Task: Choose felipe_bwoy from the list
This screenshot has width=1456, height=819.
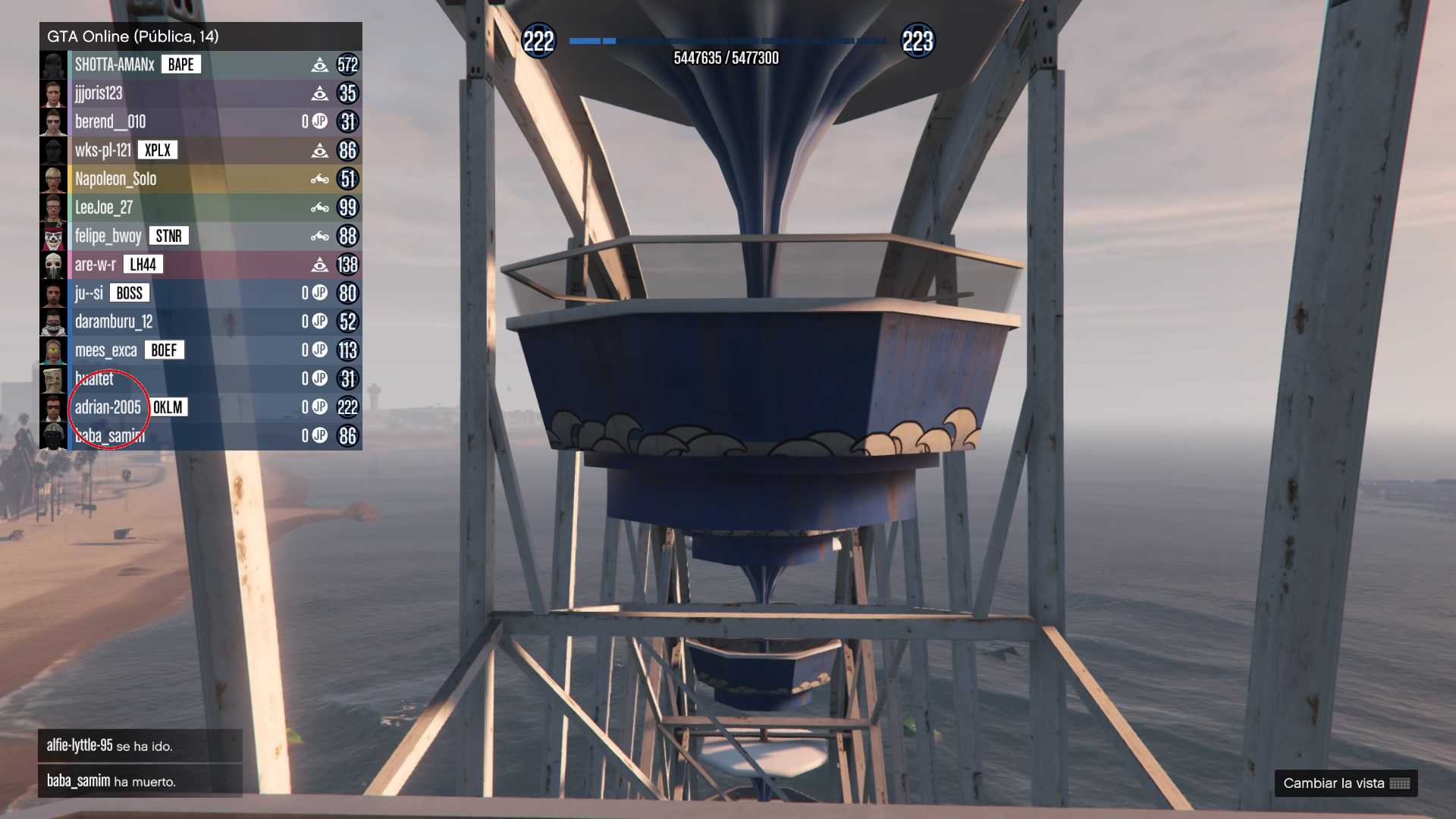Action: coord(108,236)
